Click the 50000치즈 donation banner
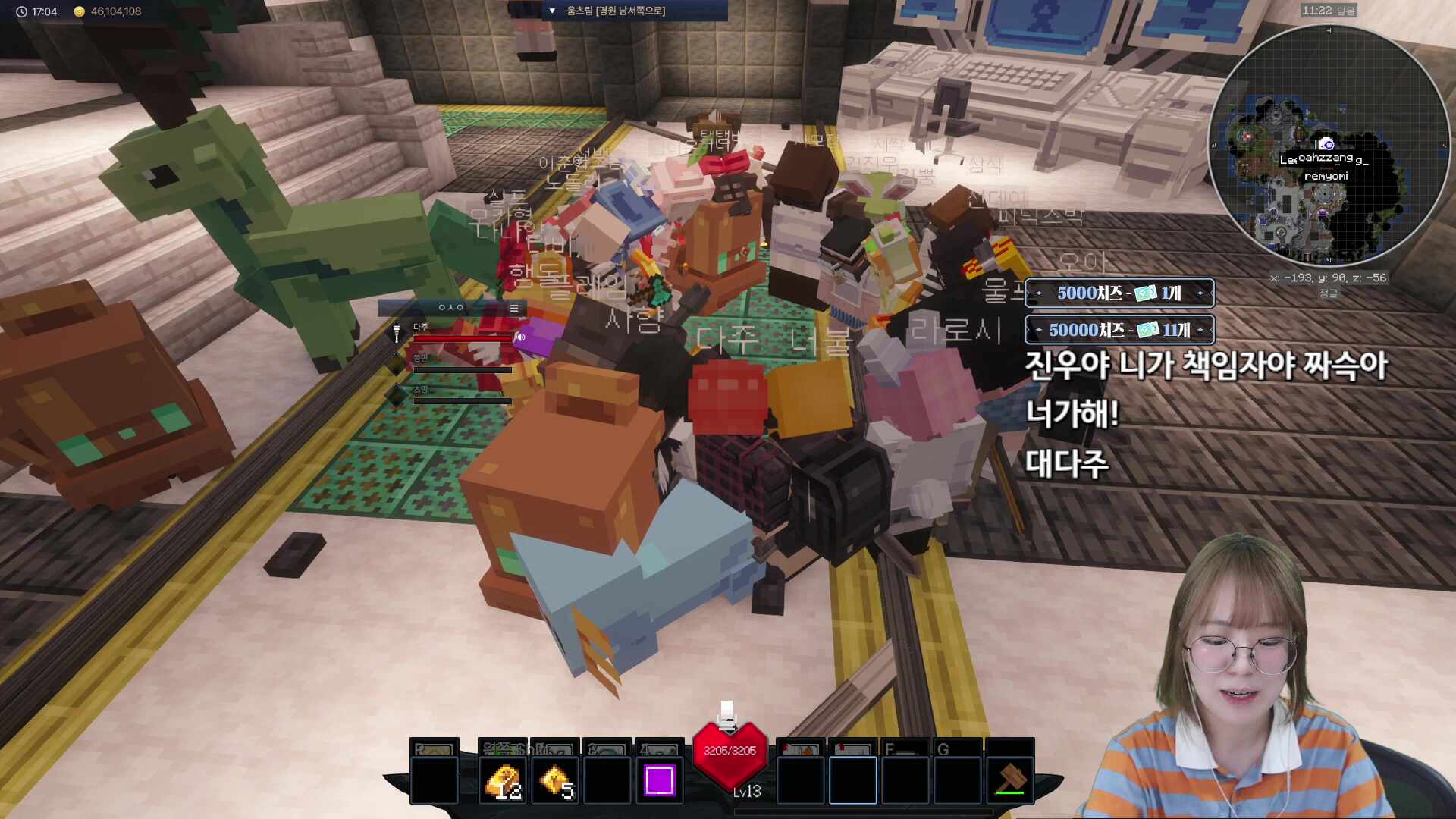This screenshot has width=1456, height=819. click(x=1119, y=330)
